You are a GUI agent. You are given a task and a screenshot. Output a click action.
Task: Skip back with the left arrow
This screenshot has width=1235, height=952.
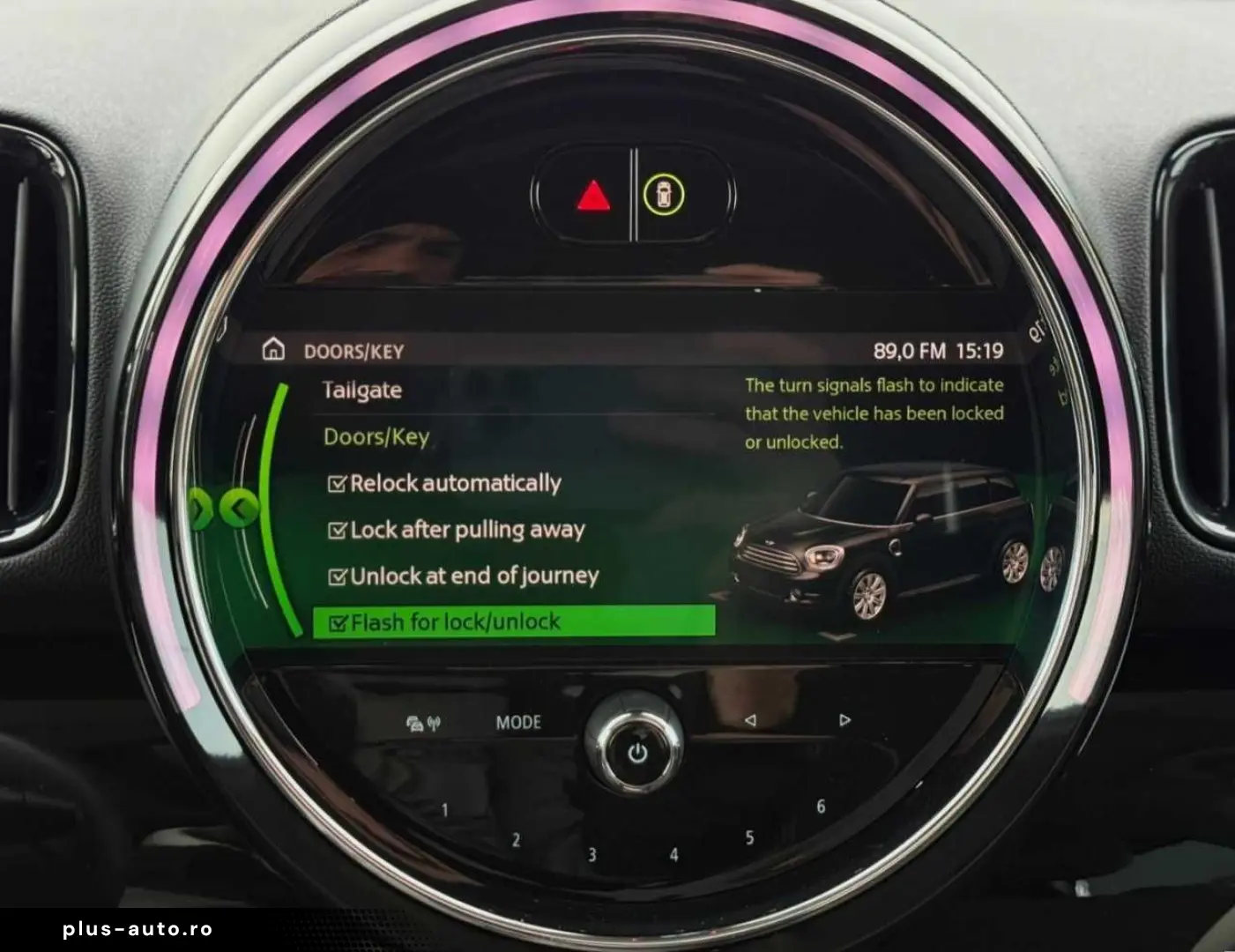pos(749,720)
